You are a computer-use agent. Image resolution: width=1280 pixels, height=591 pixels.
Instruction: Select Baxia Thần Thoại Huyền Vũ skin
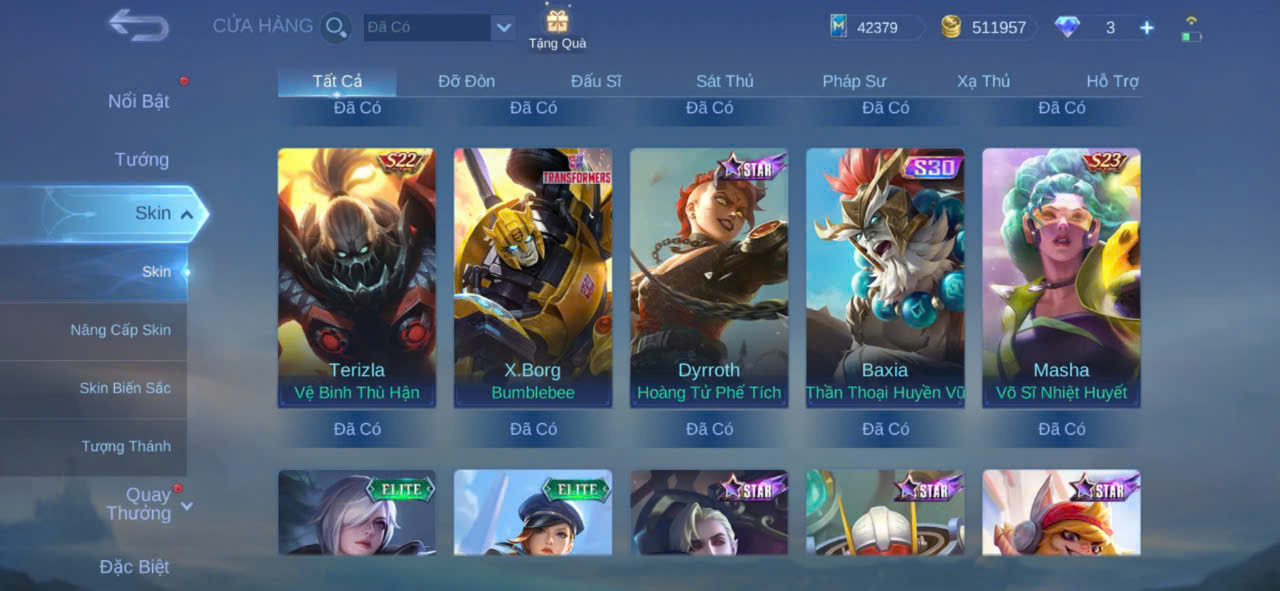(885, 277)
